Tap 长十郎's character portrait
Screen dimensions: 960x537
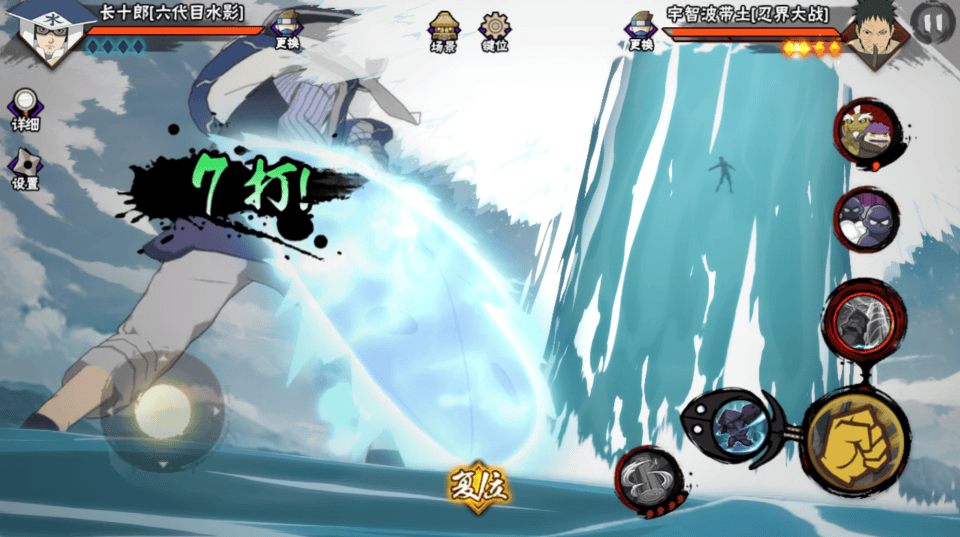(x=46, y=30)
